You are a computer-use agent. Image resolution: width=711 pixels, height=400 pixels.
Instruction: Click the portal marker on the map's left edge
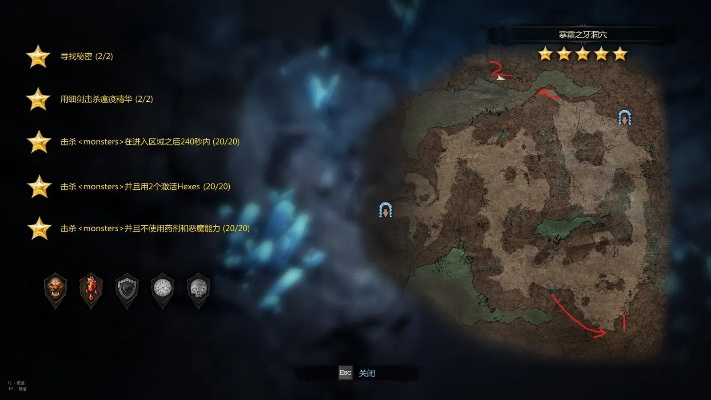point(385,210)
